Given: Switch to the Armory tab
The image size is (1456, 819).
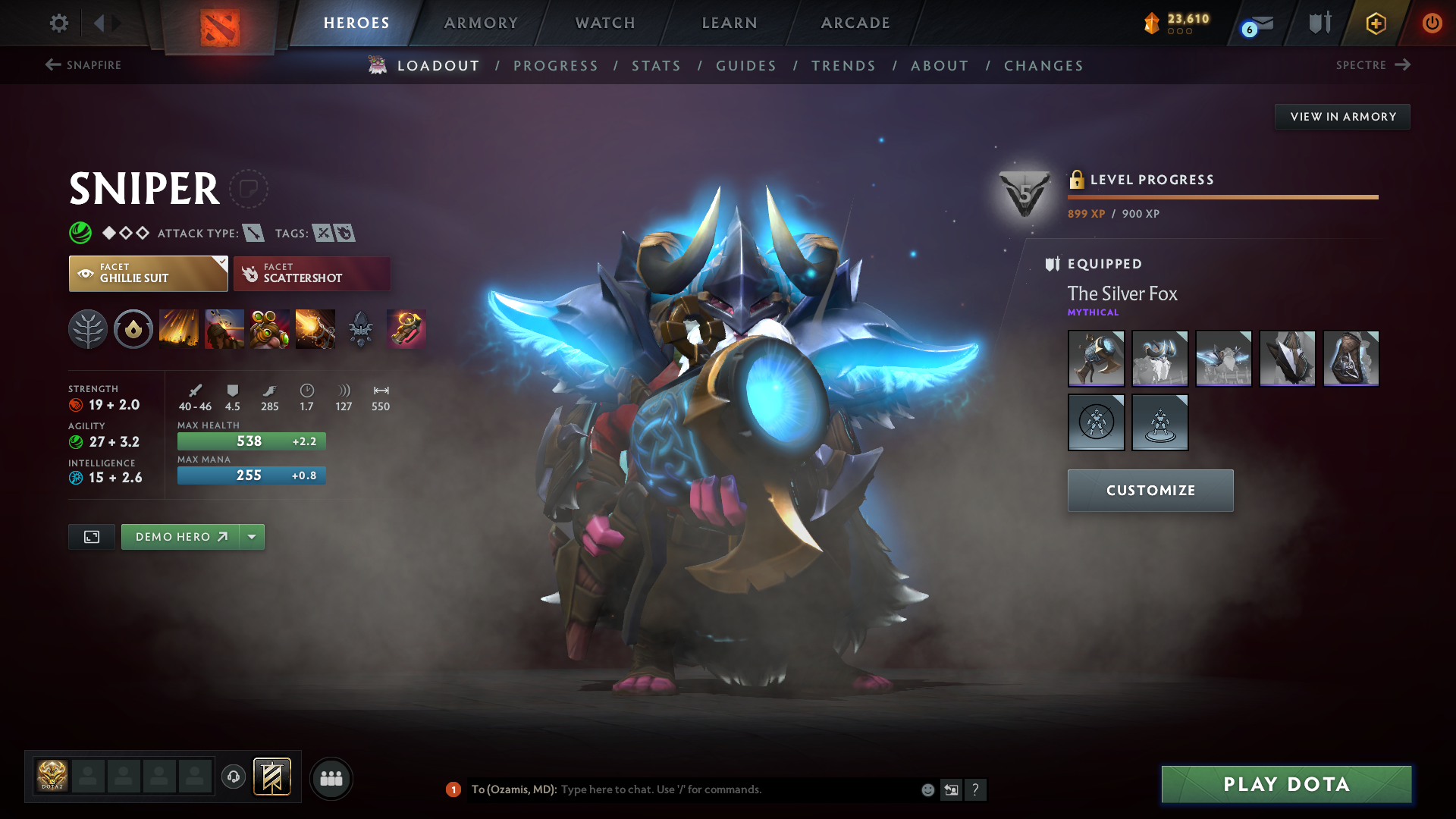Looking at the screenshot, I should [481, 24].
